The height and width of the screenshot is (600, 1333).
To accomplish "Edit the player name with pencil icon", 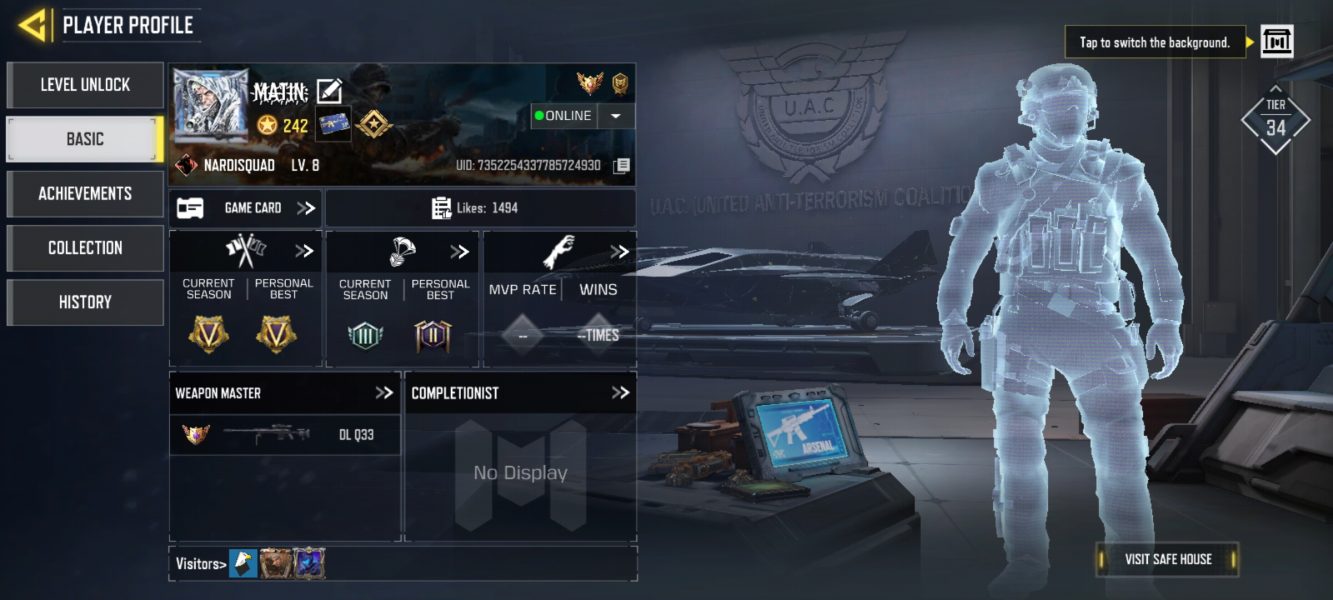I will (329, 92).
